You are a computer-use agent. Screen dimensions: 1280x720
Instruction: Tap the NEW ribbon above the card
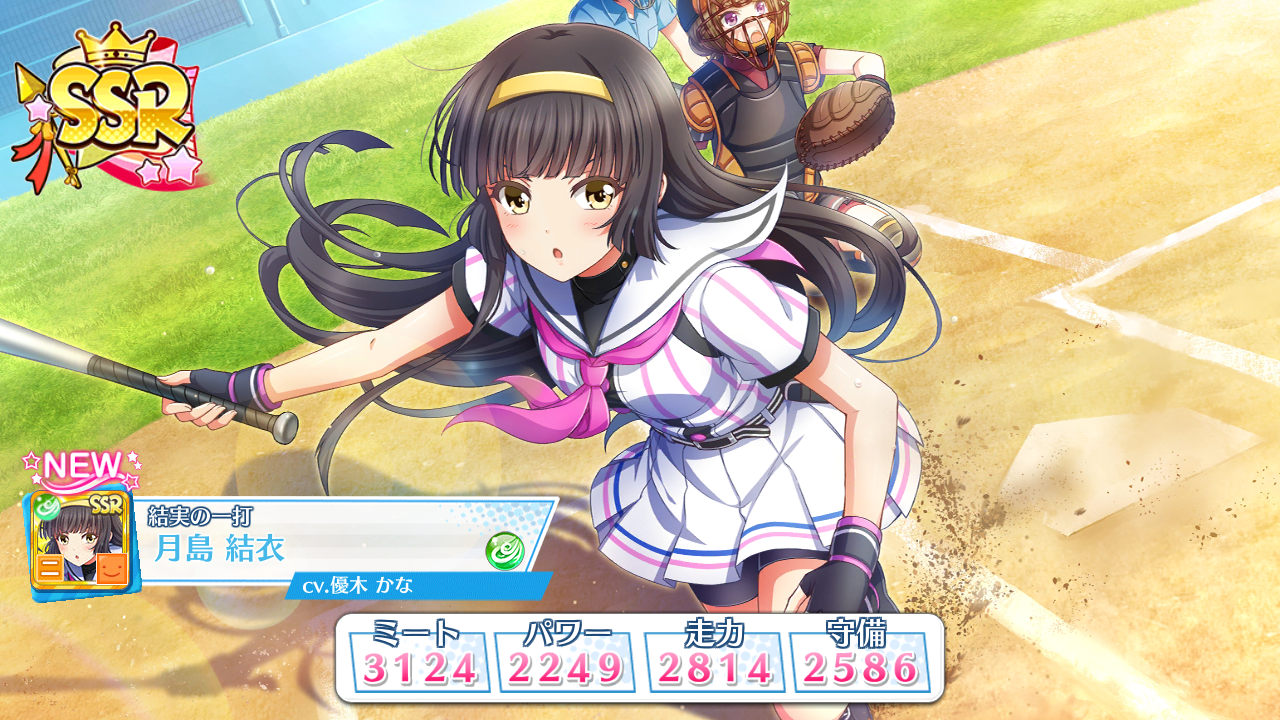[80, 464]
